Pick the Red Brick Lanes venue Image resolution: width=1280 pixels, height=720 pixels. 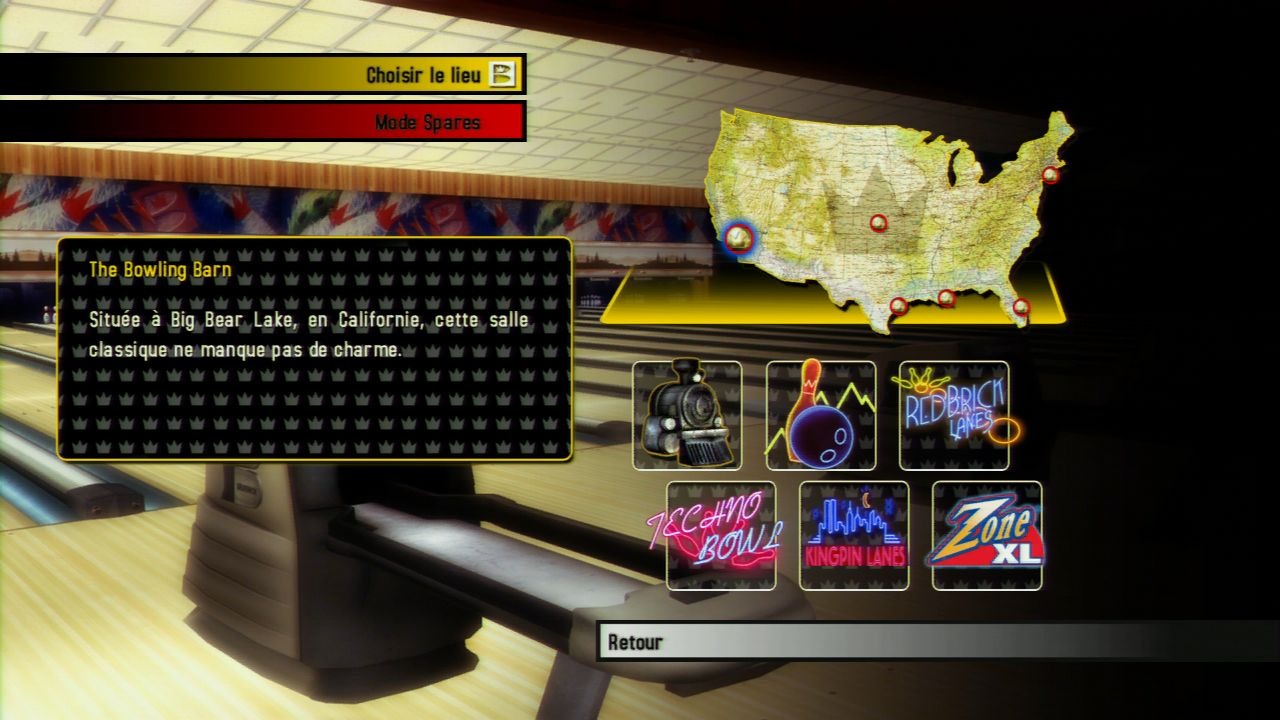(954, 415)
